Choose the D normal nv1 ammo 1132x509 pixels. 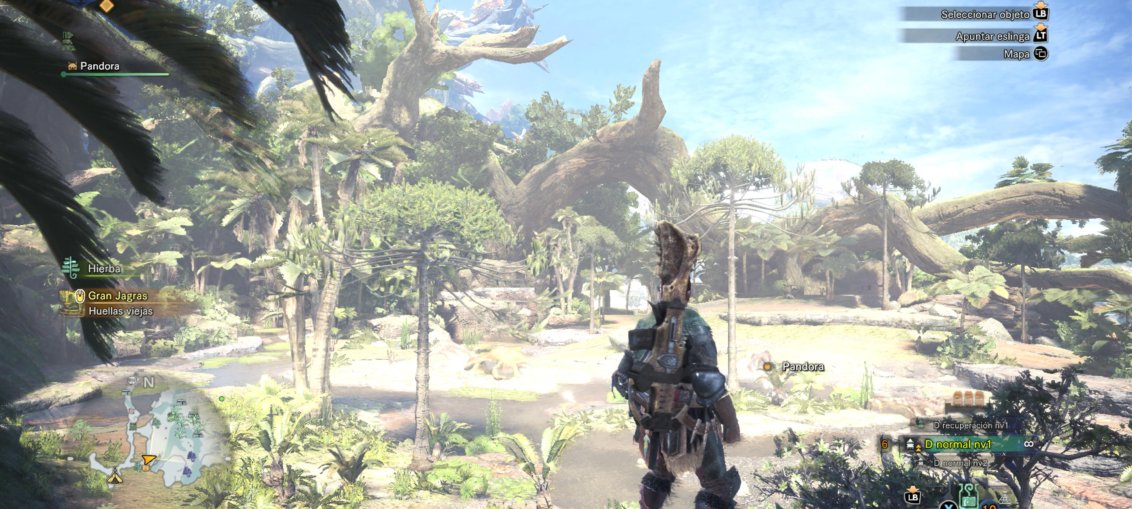pos(960,443)
